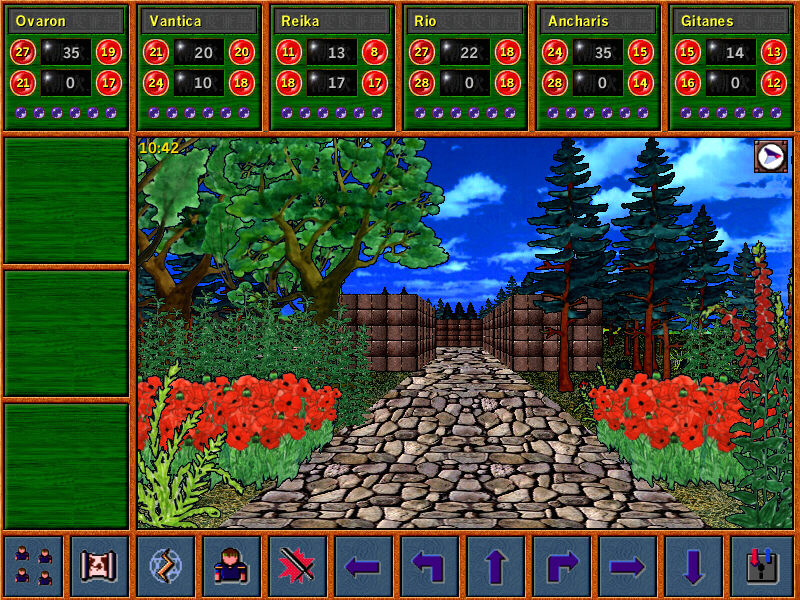Strafe right with the right arrow
The width and height of the screenshot is (800, 600).
[x=628, y=566]
